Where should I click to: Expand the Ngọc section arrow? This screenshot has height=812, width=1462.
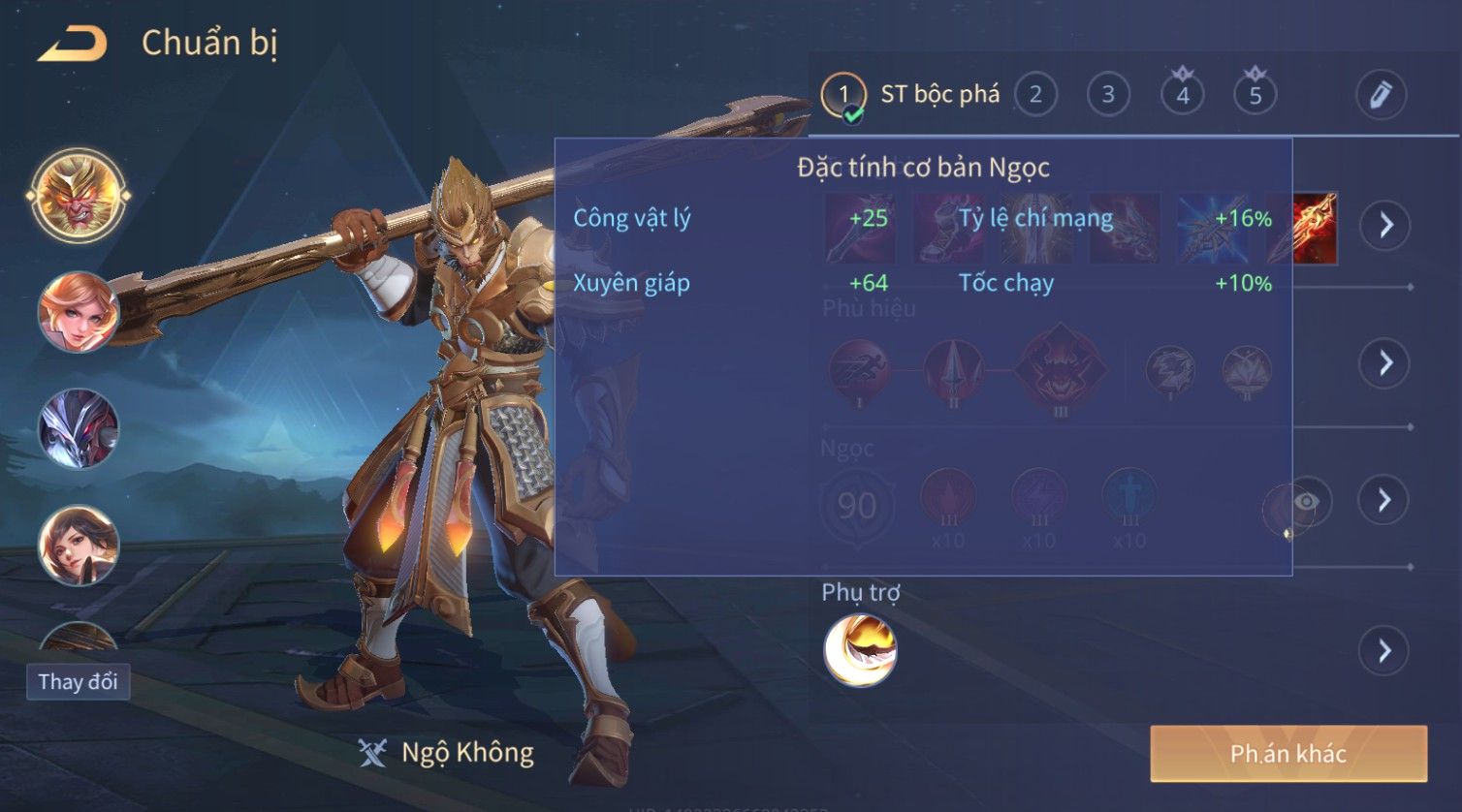coord(1384,500)
